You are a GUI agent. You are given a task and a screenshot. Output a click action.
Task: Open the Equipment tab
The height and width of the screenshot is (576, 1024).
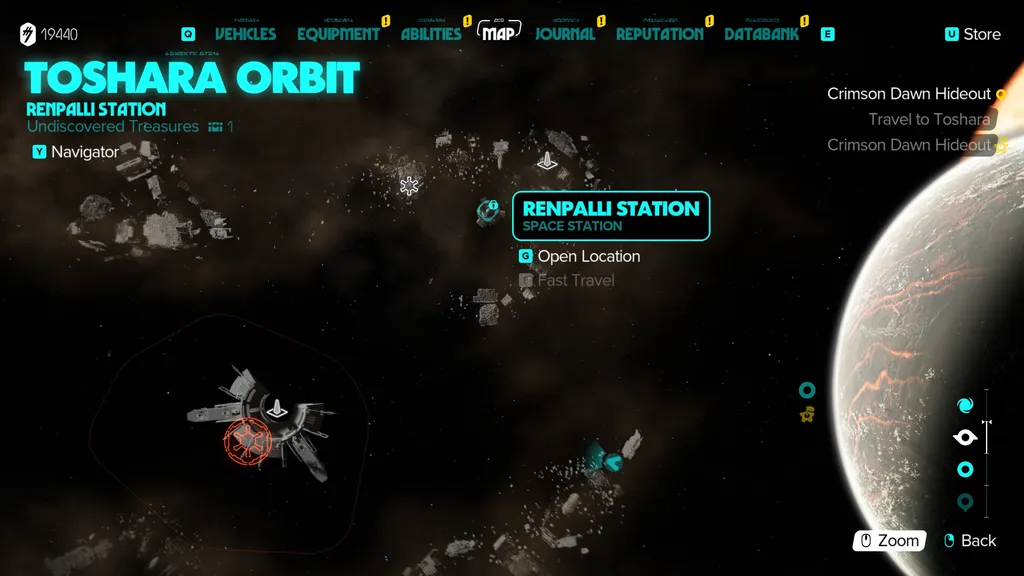(338, 34)
